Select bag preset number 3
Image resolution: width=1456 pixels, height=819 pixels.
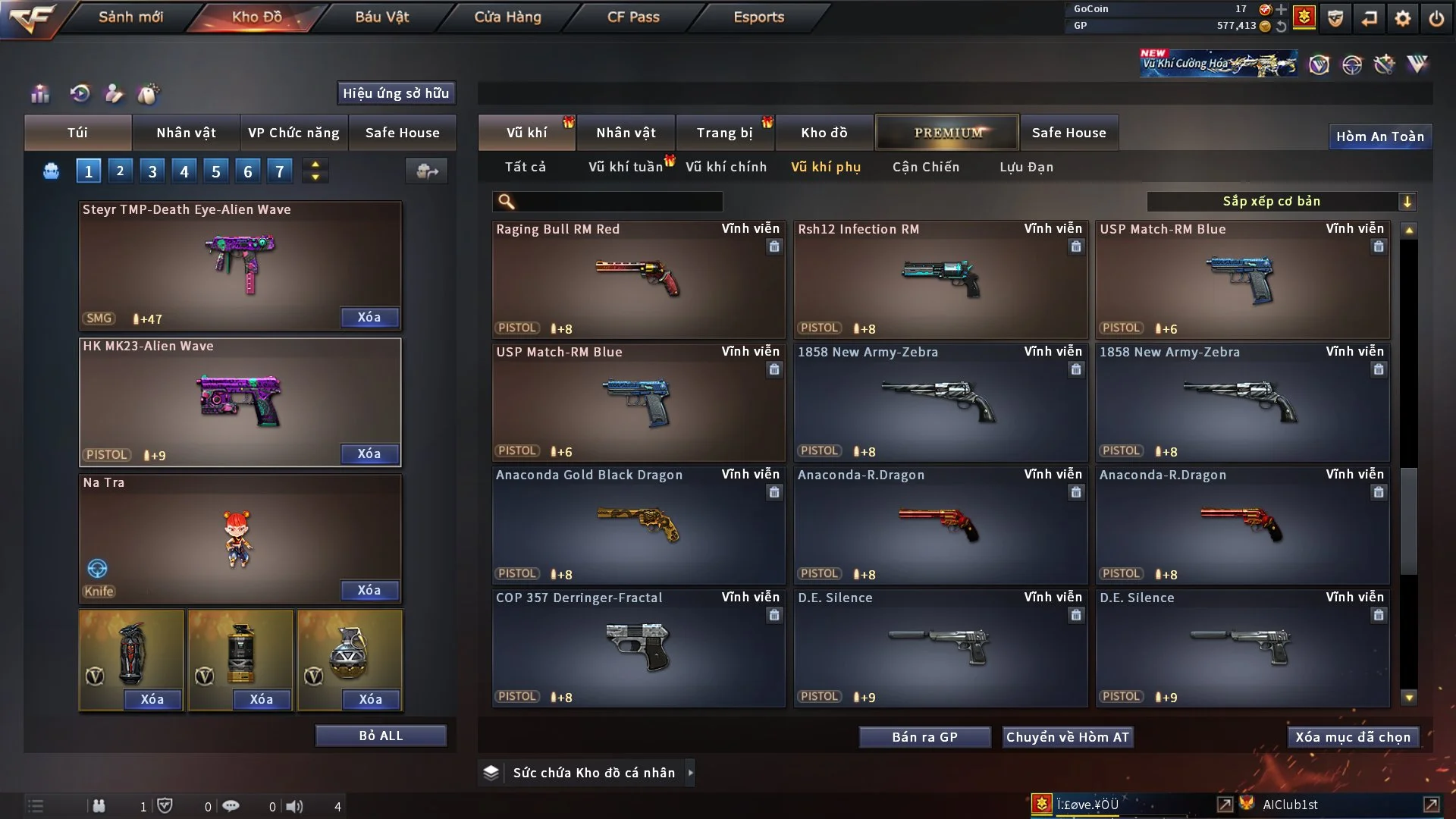[152, 171]
